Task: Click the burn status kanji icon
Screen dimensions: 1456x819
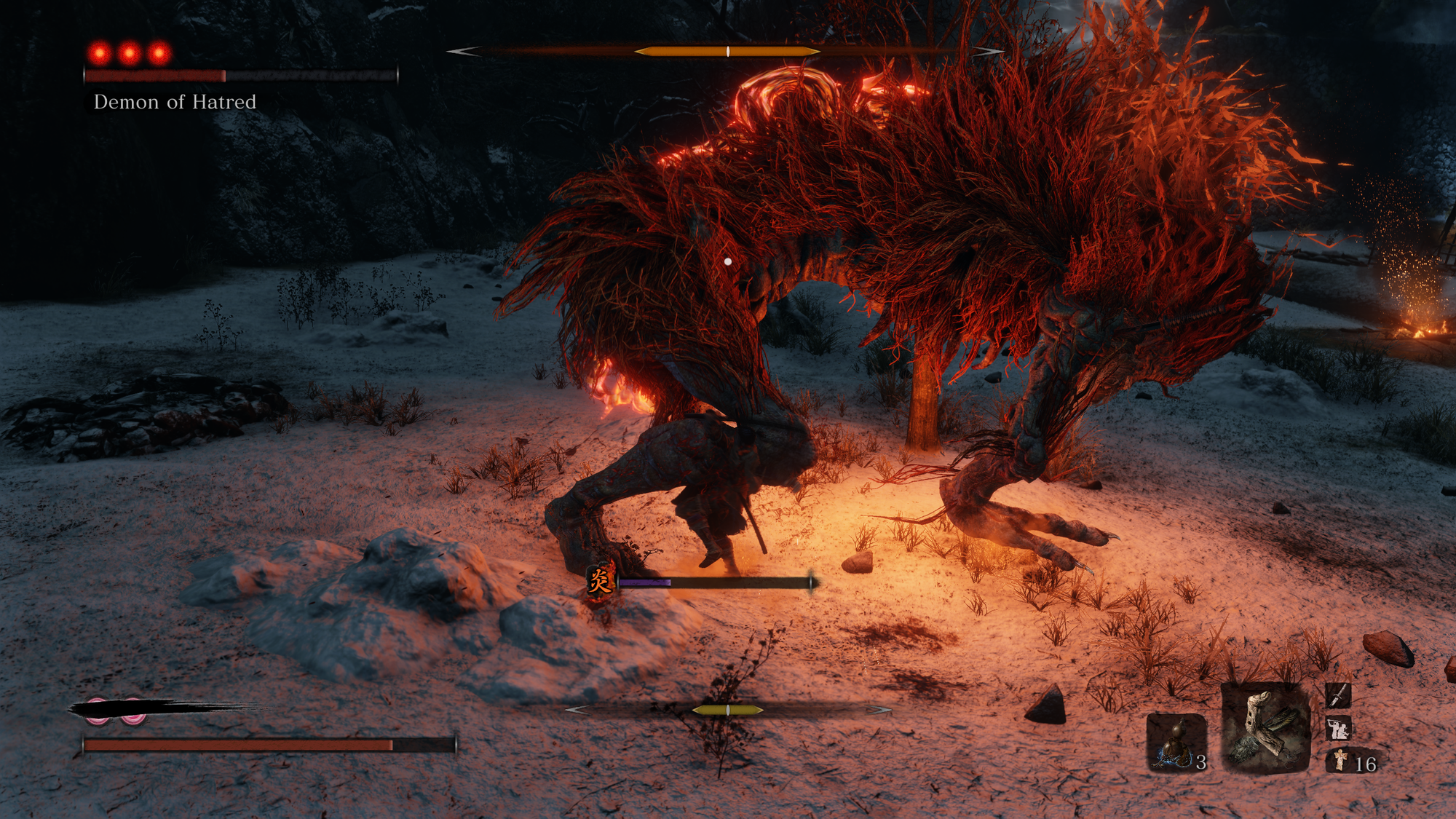Action: click(x=601, y=581)
